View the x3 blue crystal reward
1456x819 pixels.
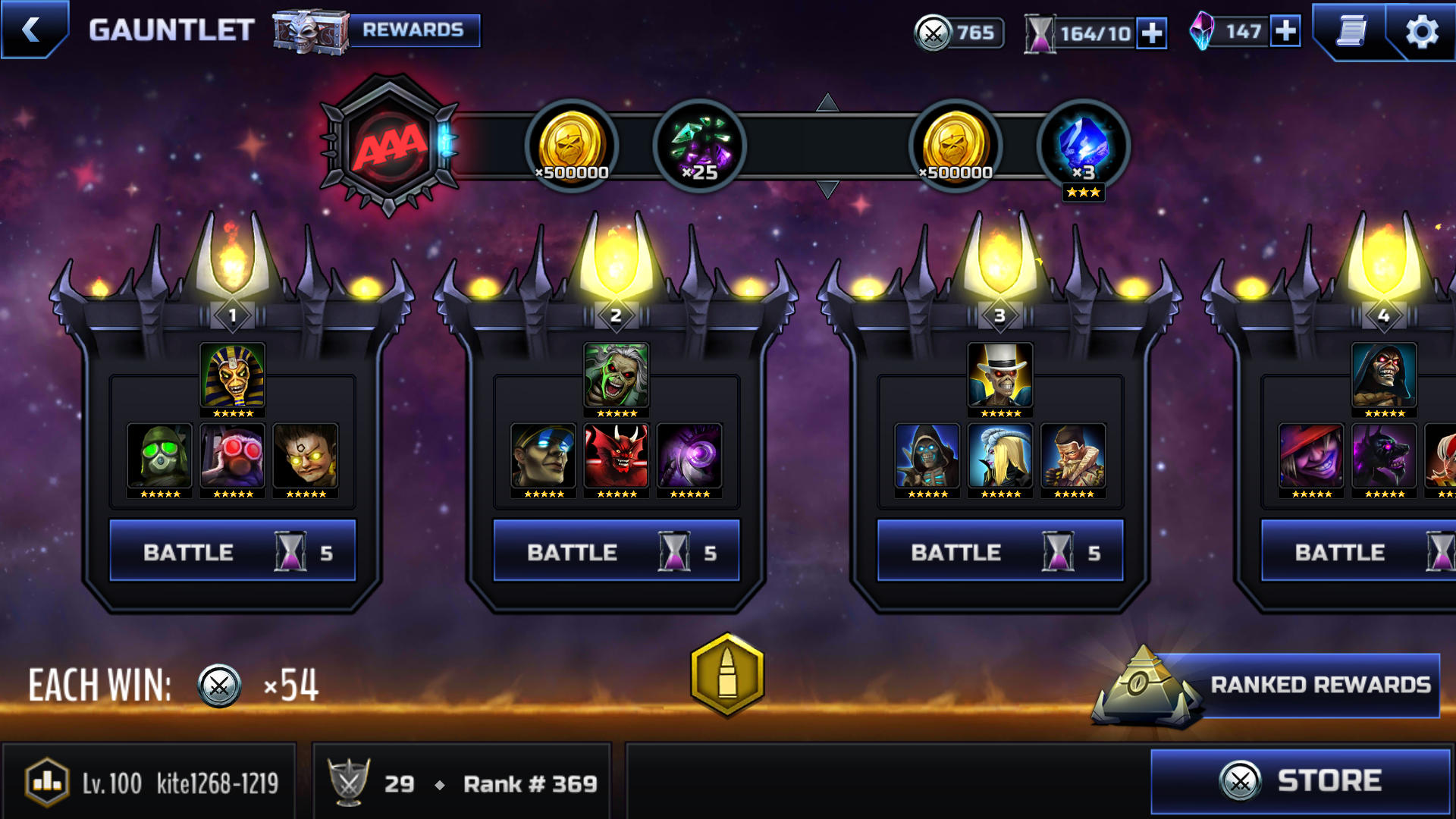pyautogui.click(x=1083, y=146)
